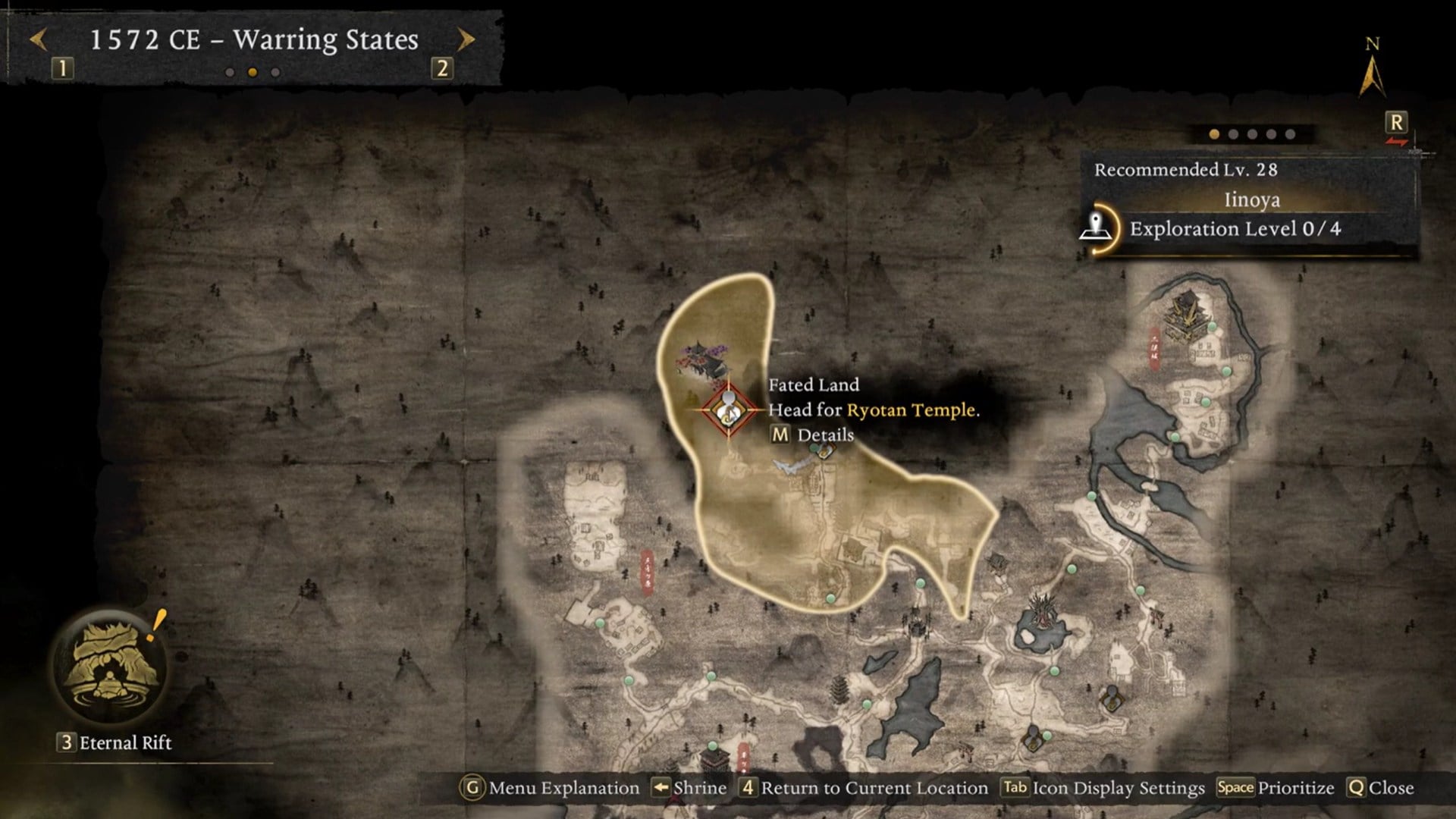Select the Fated Land quest marker
The height and width of the screenshot is (819, 1456).
pos(728,410)
